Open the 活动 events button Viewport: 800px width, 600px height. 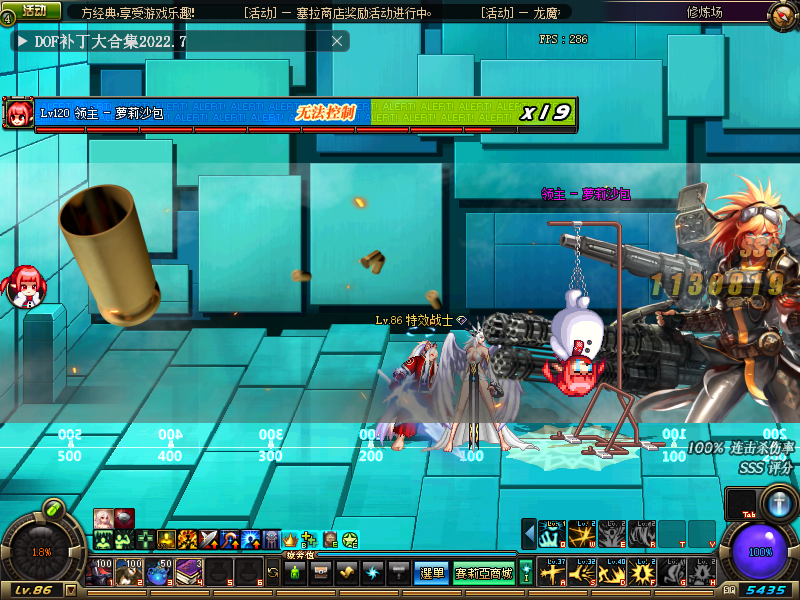pos(34,10)
